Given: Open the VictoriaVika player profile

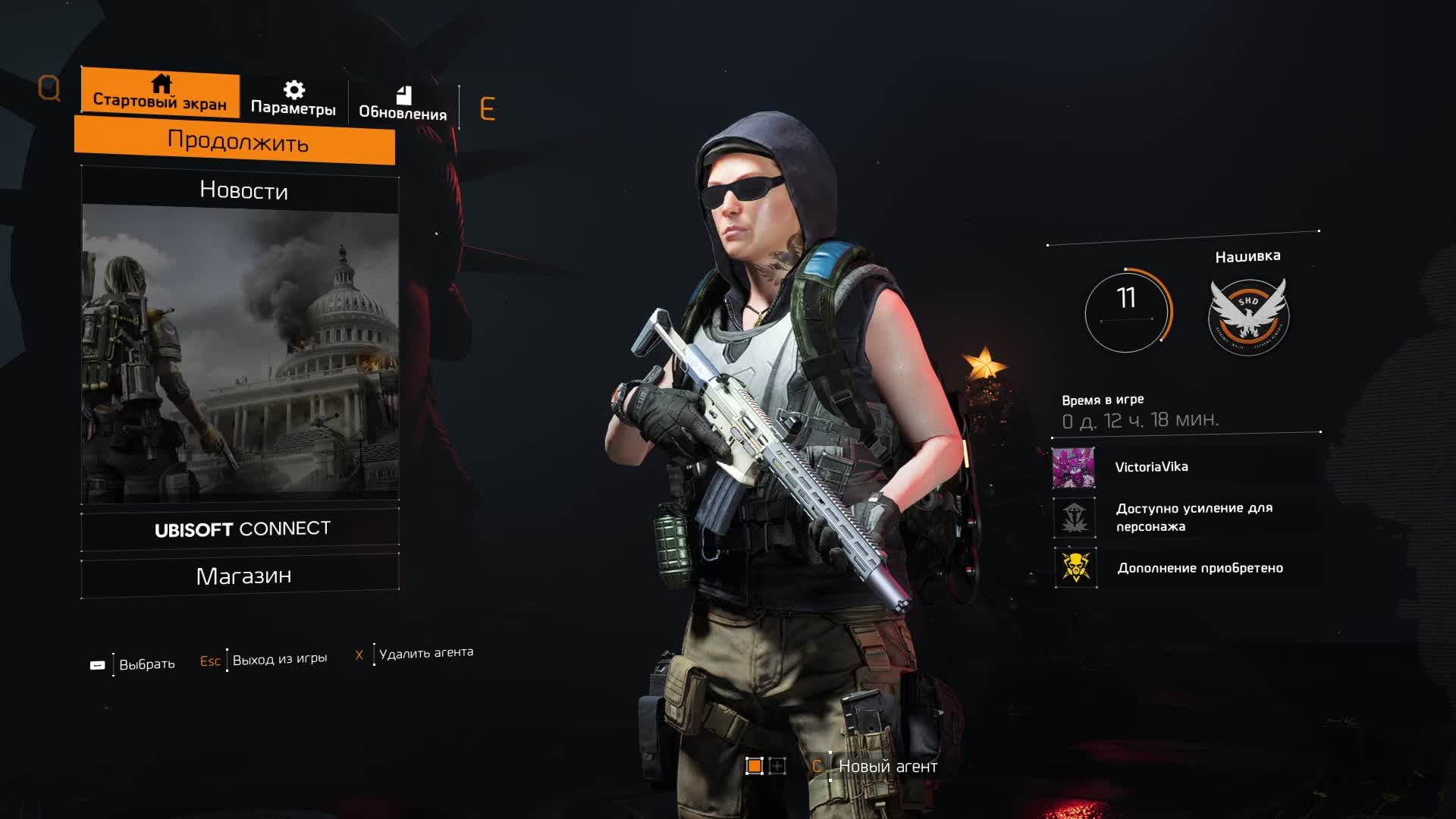Looking at the screenshot, I should [1150, 467].
